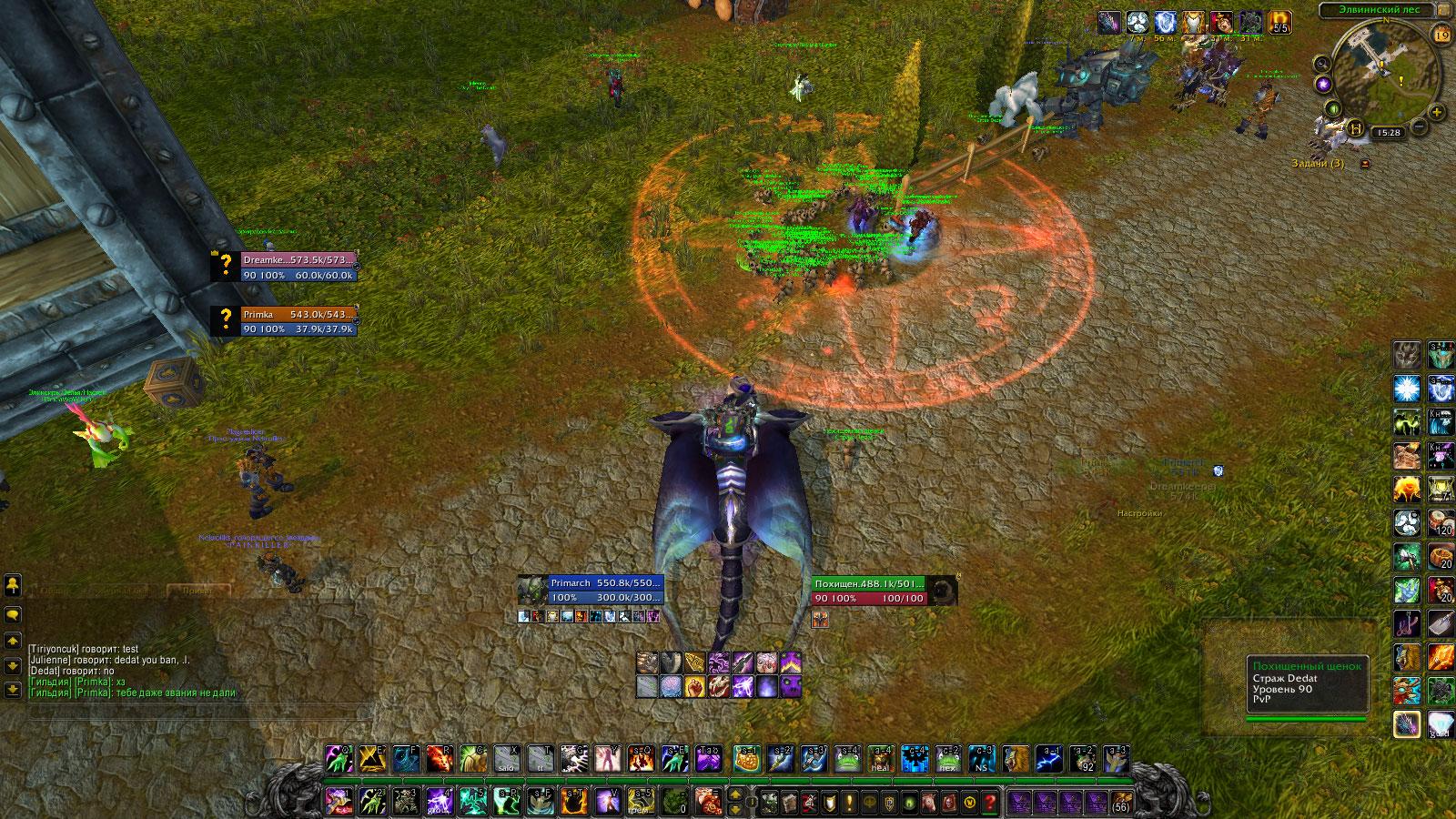Toggle the minimap tracking magnifier button

[1322, 63]
